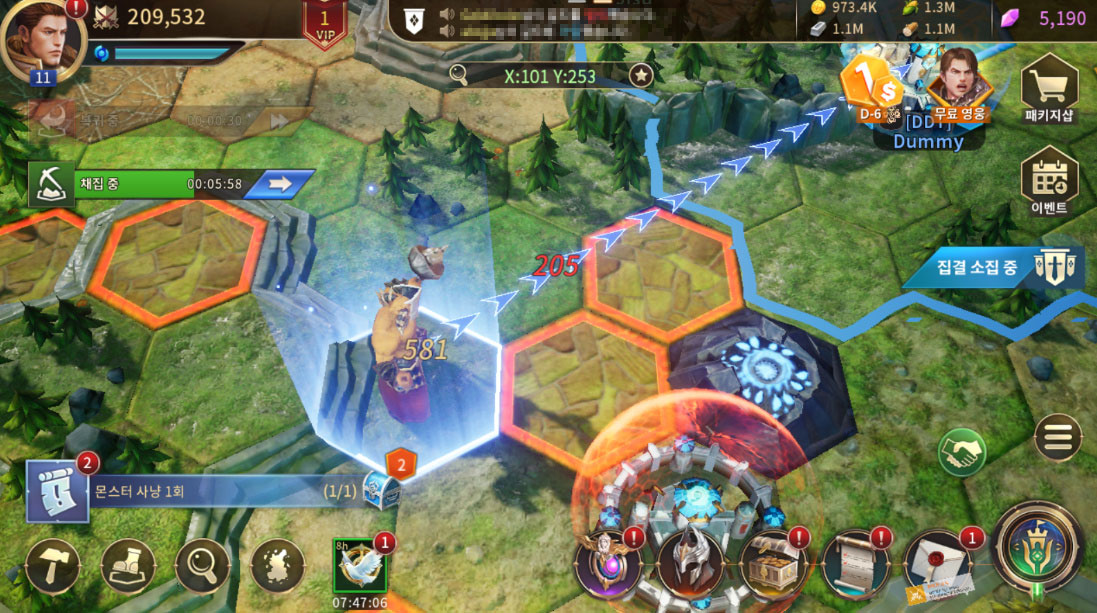Jump to the gathering march with arrow button
The width and height of the screenshot is (1097, 613).
pyautogui.click(x=279, y=184)
